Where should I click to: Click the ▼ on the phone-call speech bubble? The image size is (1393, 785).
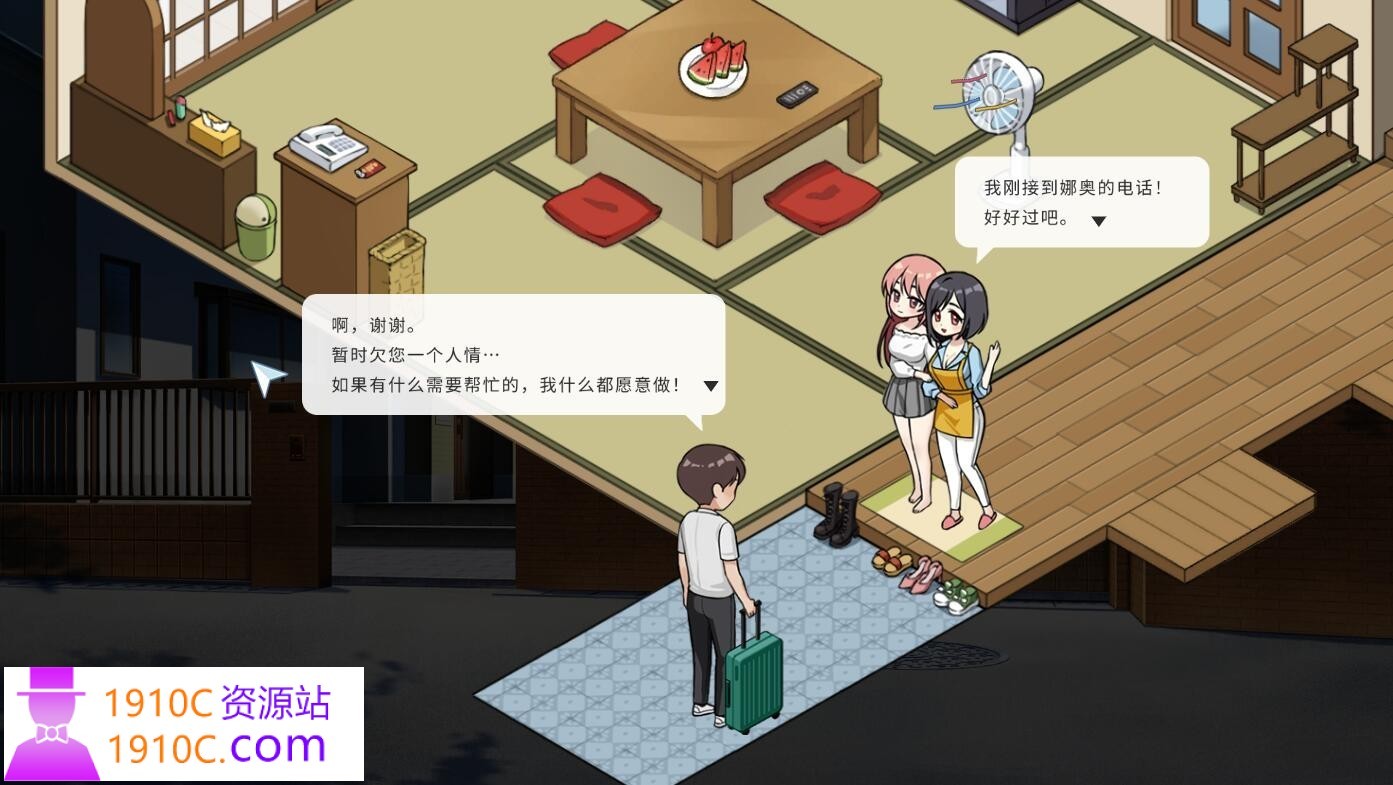[x=1098, y=221]
